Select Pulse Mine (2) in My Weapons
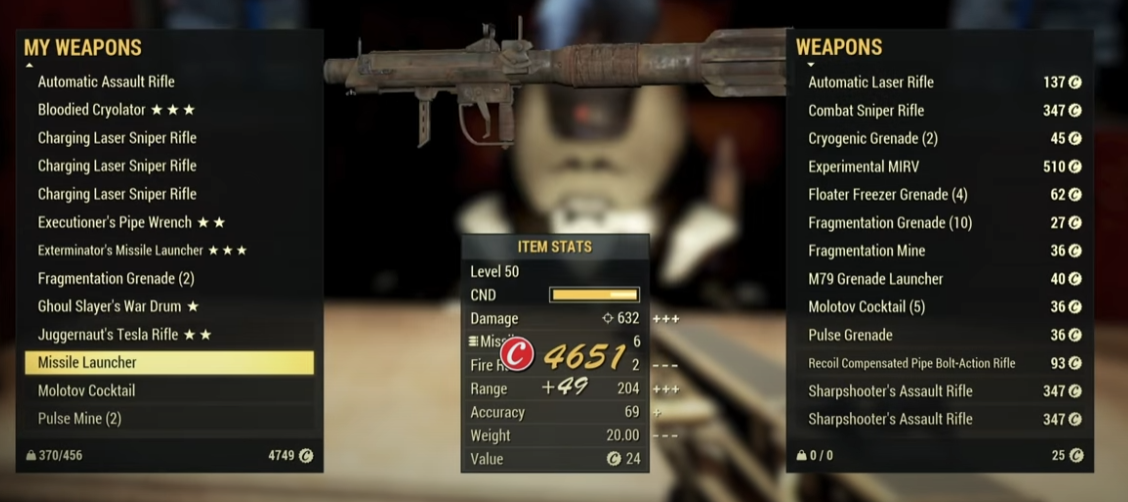The height and width of the screenshot is (502, 1128). tap(80, 418)
